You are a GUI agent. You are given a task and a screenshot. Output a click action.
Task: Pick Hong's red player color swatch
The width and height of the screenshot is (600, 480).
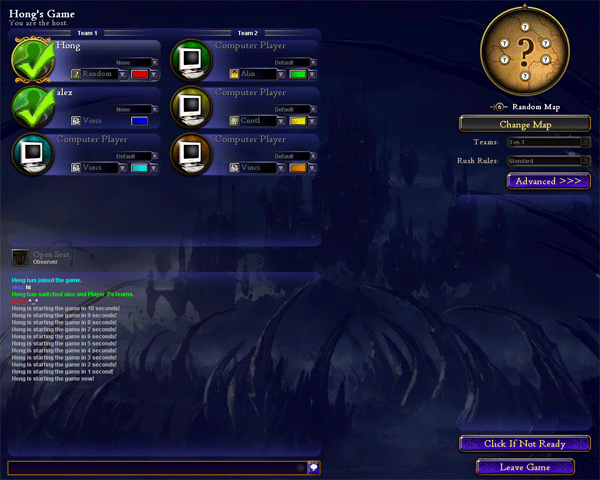pos(139,74)
